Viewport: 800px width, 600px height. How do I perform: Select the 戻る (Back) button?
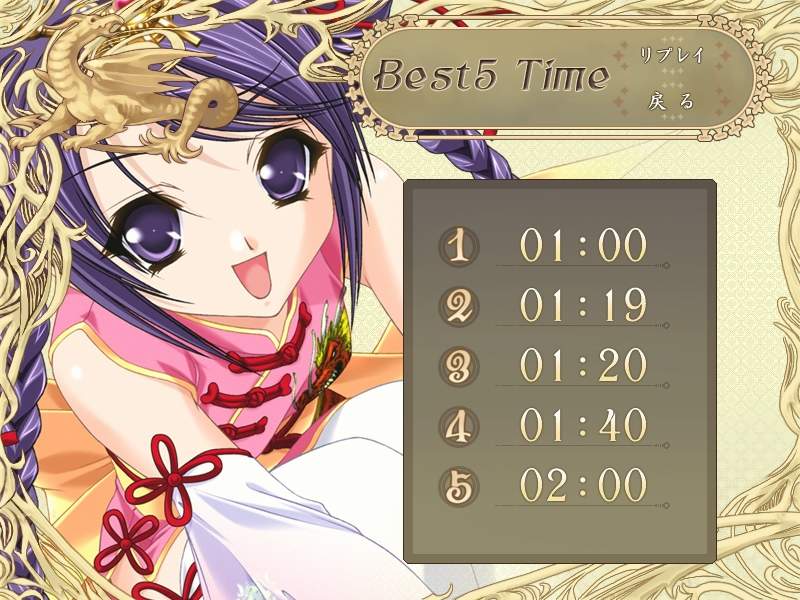672,100
